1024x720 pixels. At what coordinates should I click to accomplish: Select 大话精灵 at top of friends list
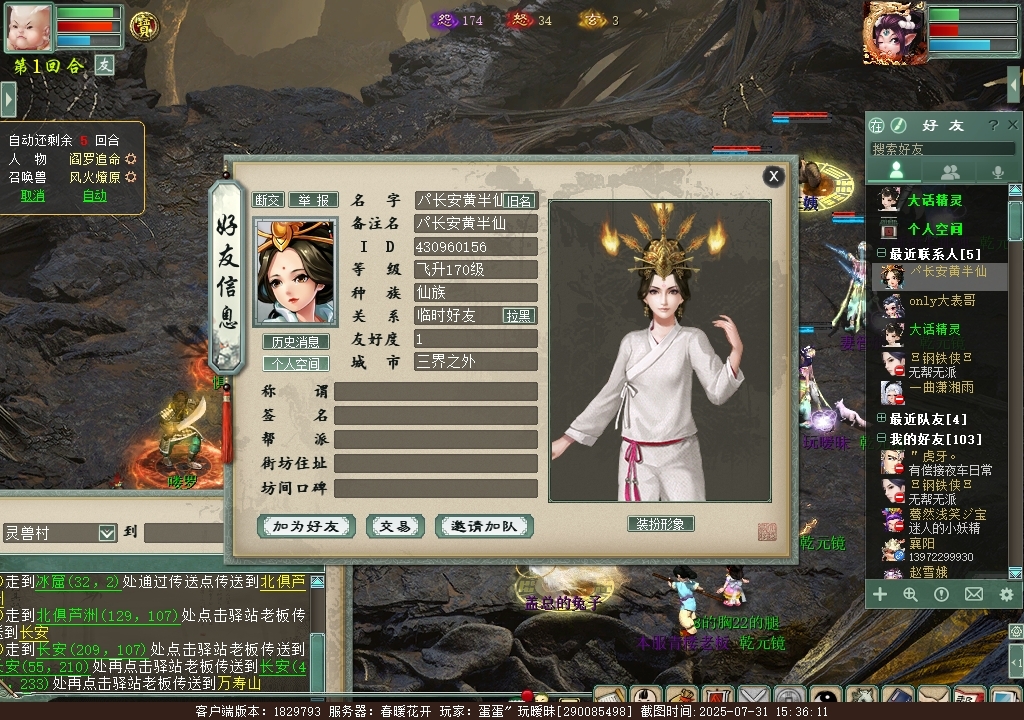click(x=934, y=200)
